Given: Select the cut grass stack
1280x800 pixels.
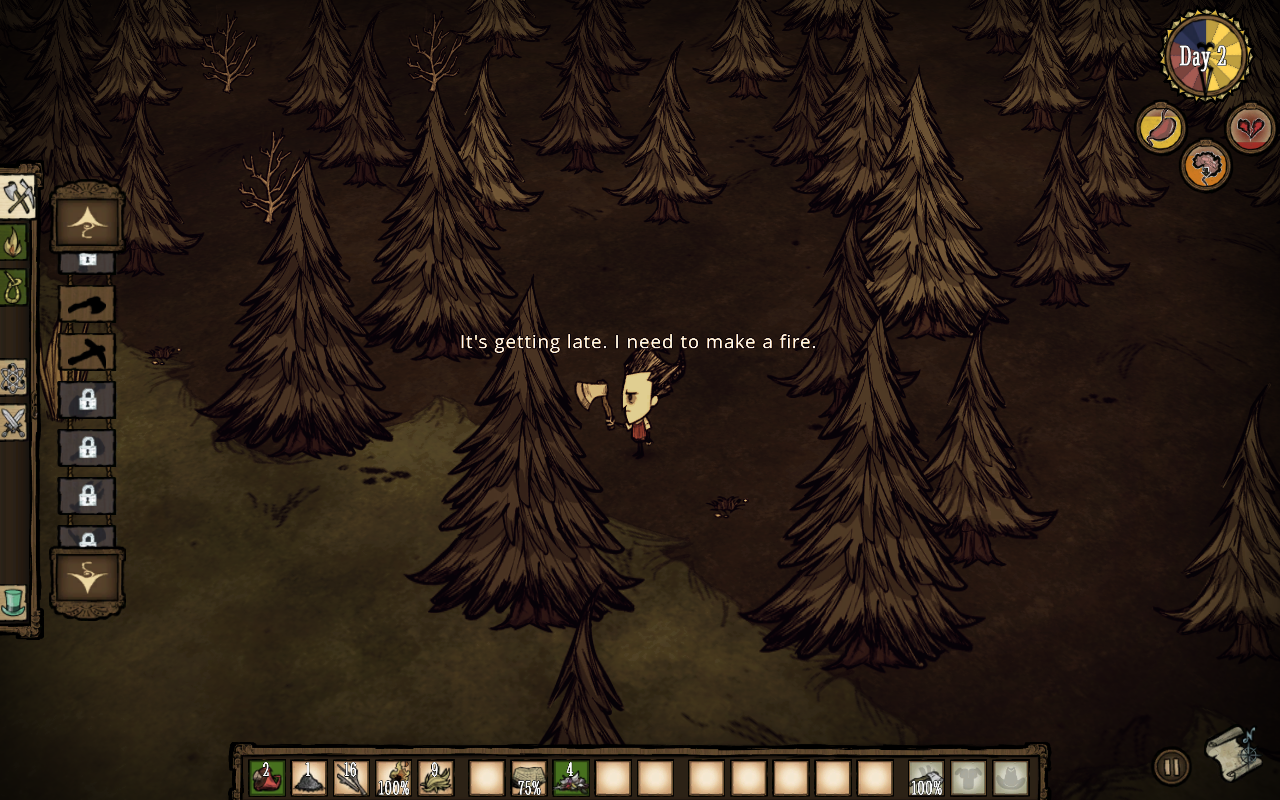Looking at the screenshot, I should 436,778.
